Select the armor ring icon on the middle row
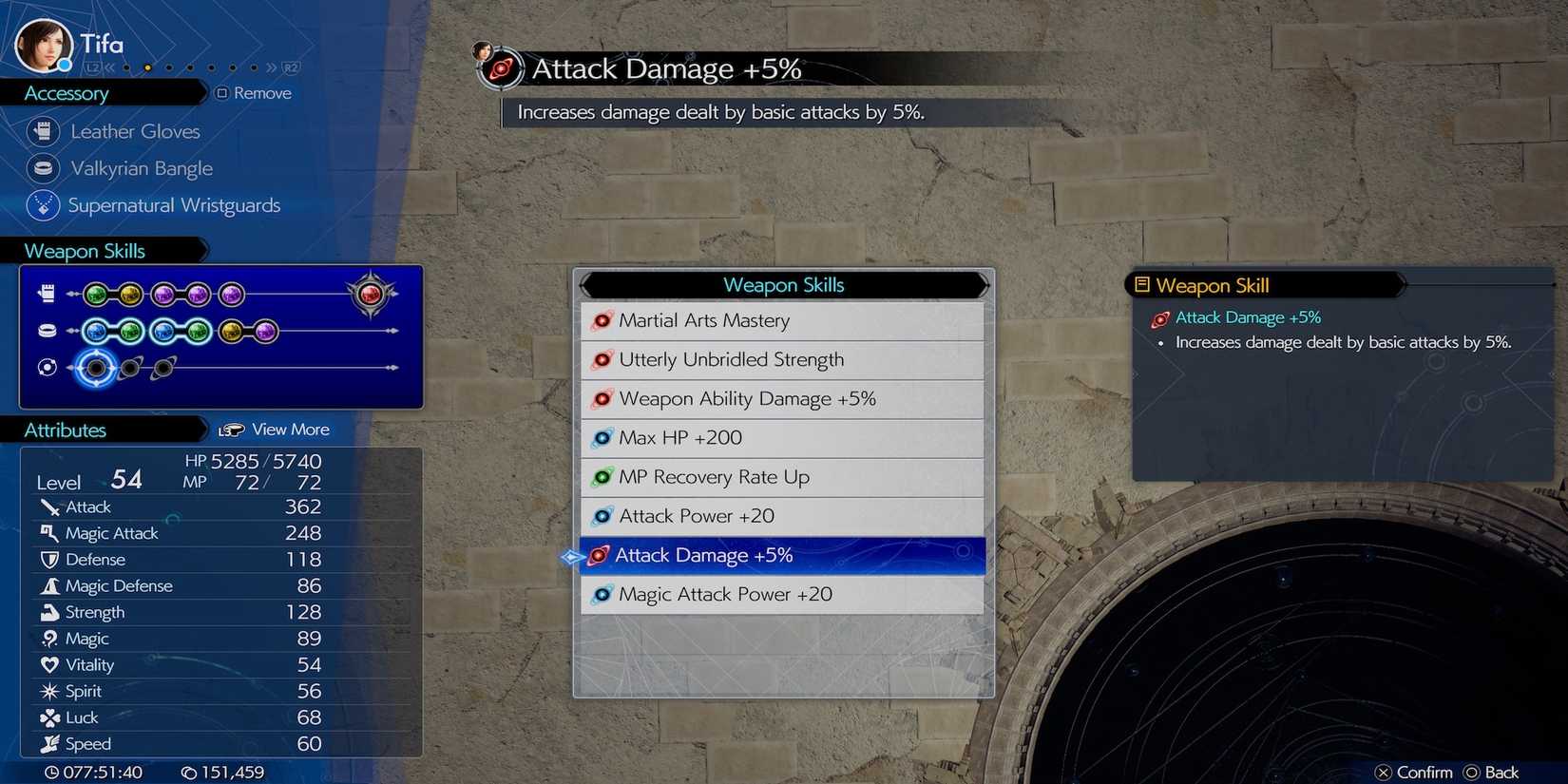The width and height of the screenshot is (1568, 784). (47, 330)
